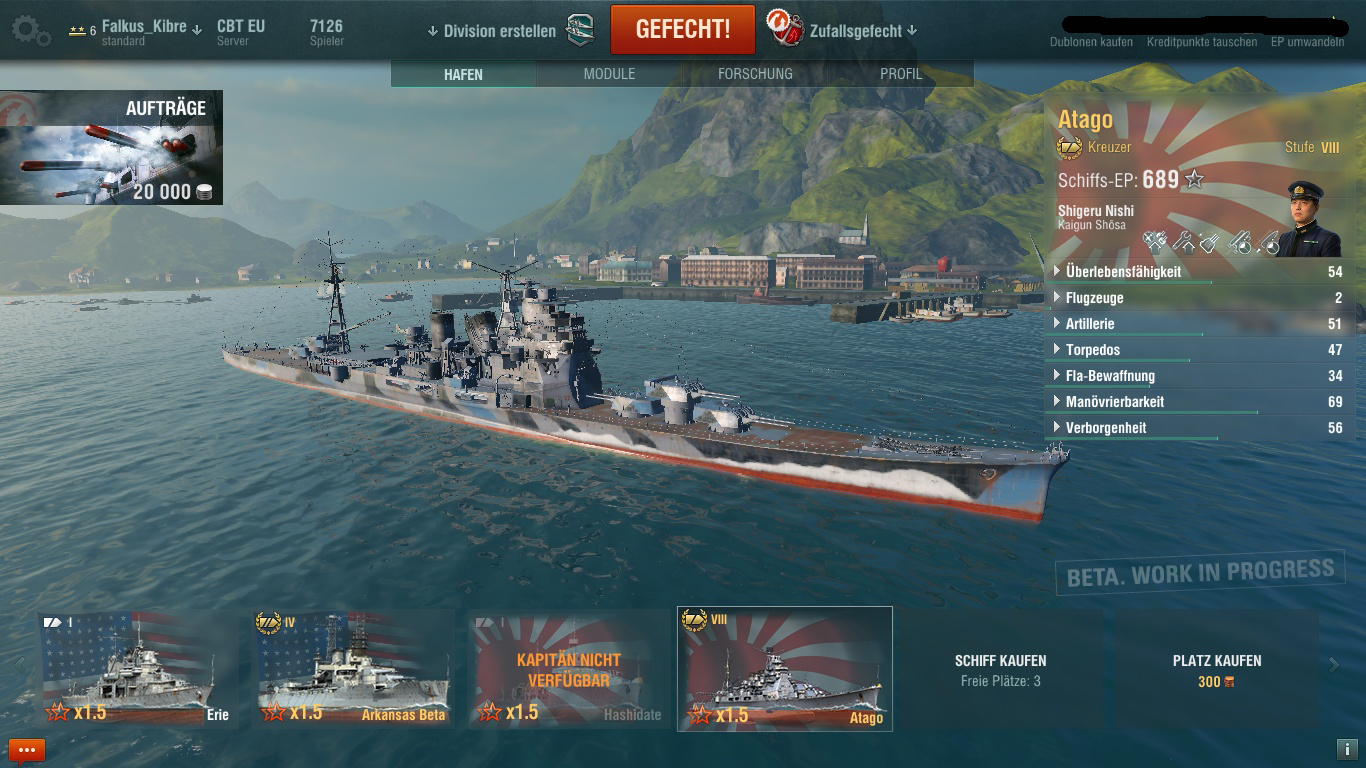The height and width of the screenshot is (768, 1366).
Task: Open Kreditpunkte tauschen
Action: (1202, 42)
